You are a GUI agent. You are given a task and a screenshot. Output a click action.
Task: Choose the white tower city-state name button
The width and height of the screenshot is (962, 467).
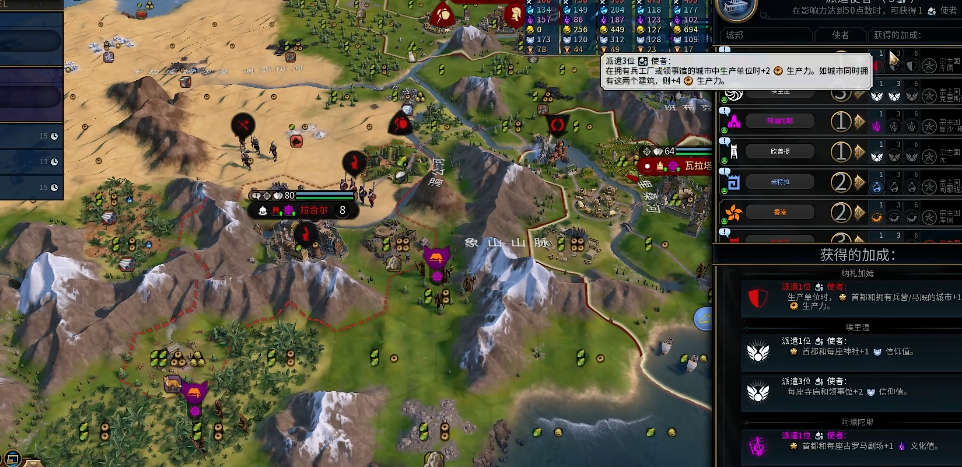click(779, 152)
